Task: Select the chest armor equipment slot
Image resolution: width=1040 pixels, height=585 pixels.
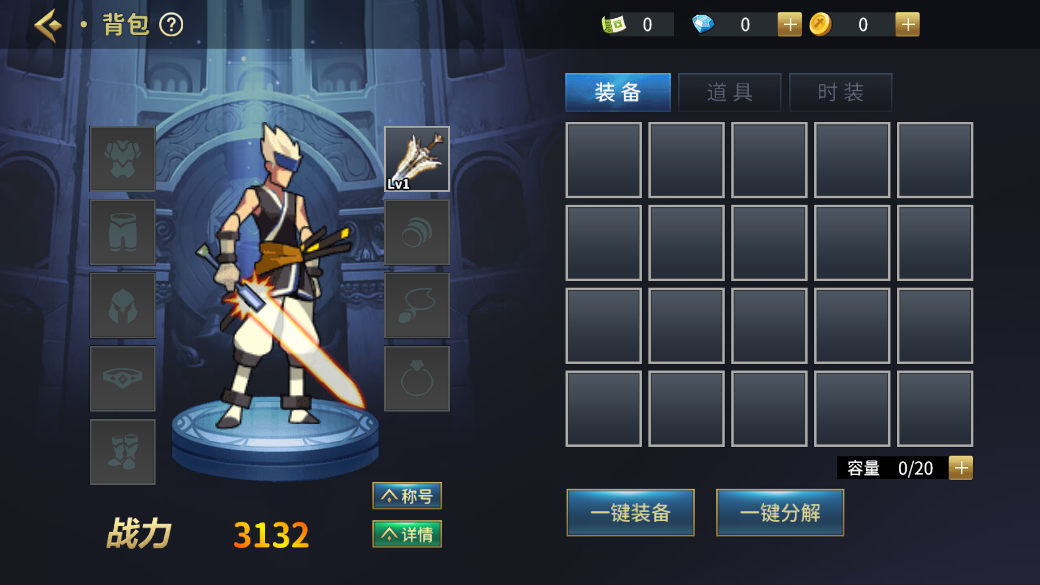Action: pyautogui.click(x=123, y=159)
